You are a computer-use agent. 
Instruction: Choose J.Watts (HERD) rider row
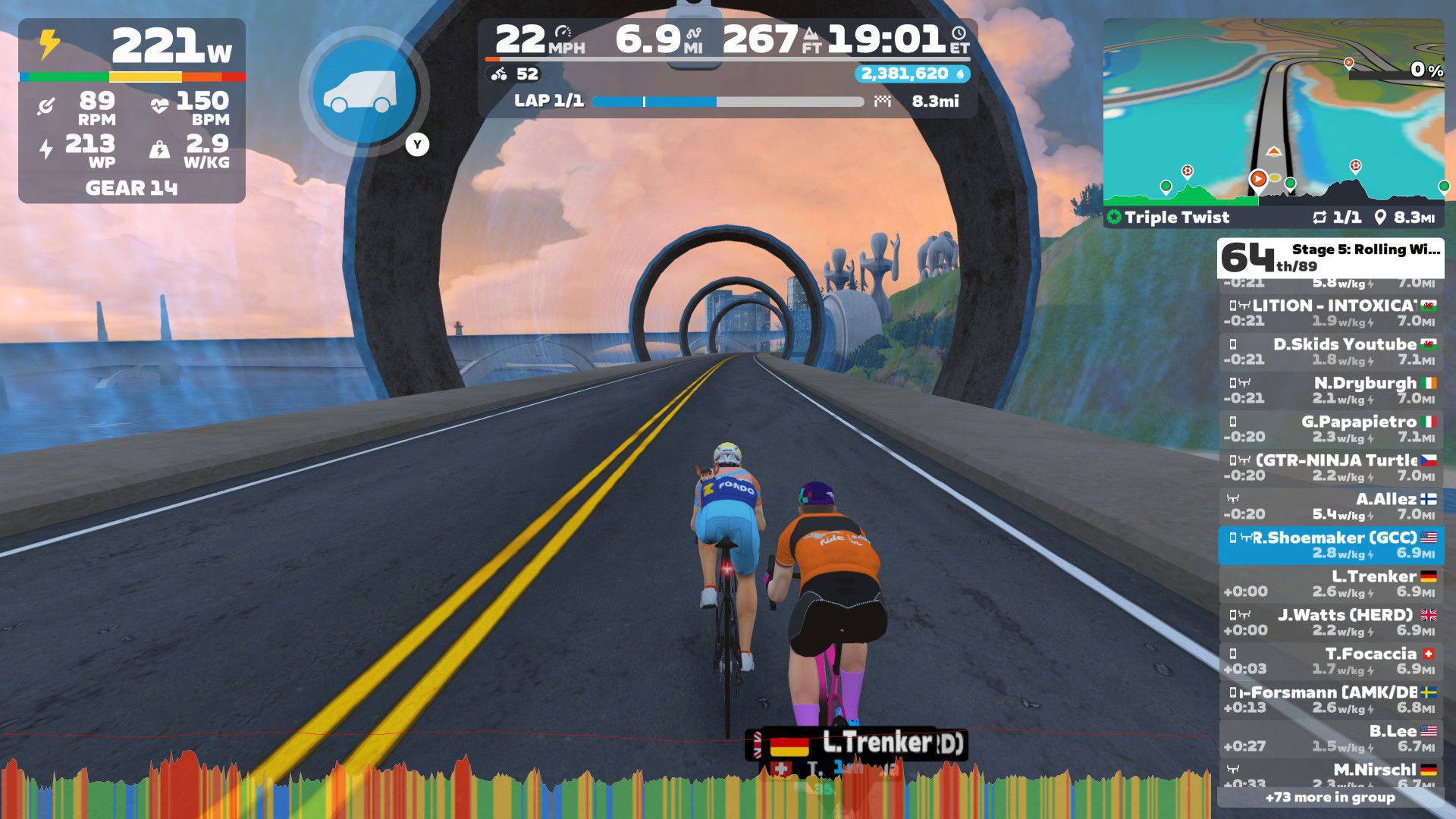pos(1330,623)
